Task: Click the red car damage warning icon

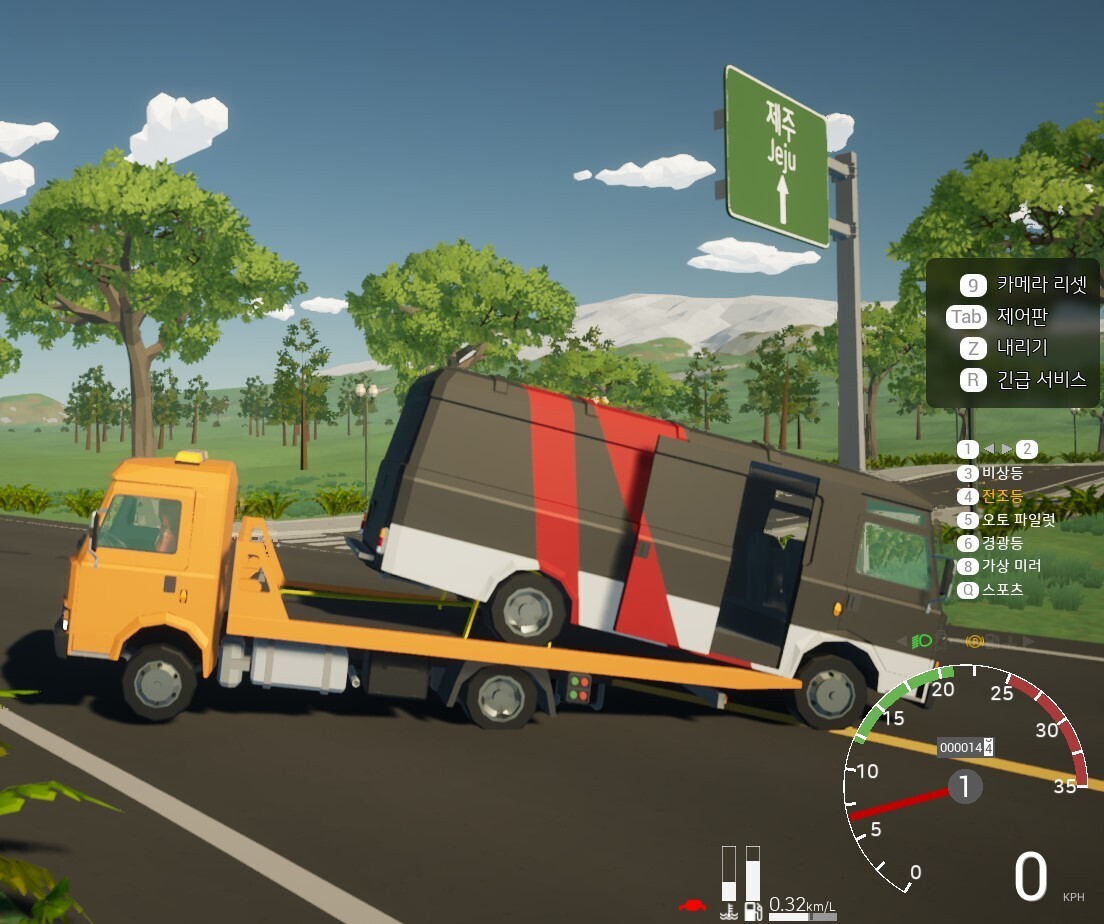Action: pyautogui.click(x=690, y=906)
